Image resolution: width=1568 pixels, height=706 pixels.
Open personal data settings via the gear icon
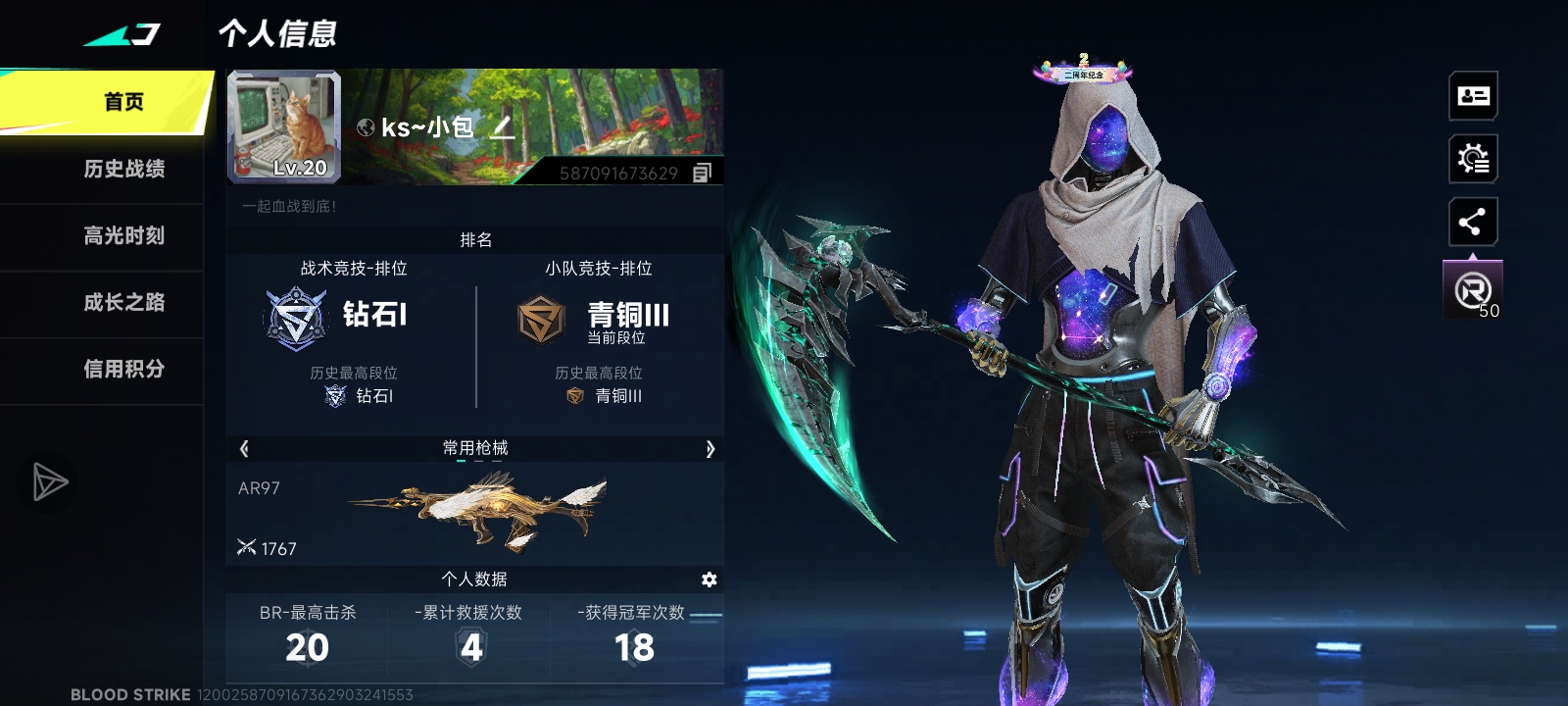pos(710,580)
